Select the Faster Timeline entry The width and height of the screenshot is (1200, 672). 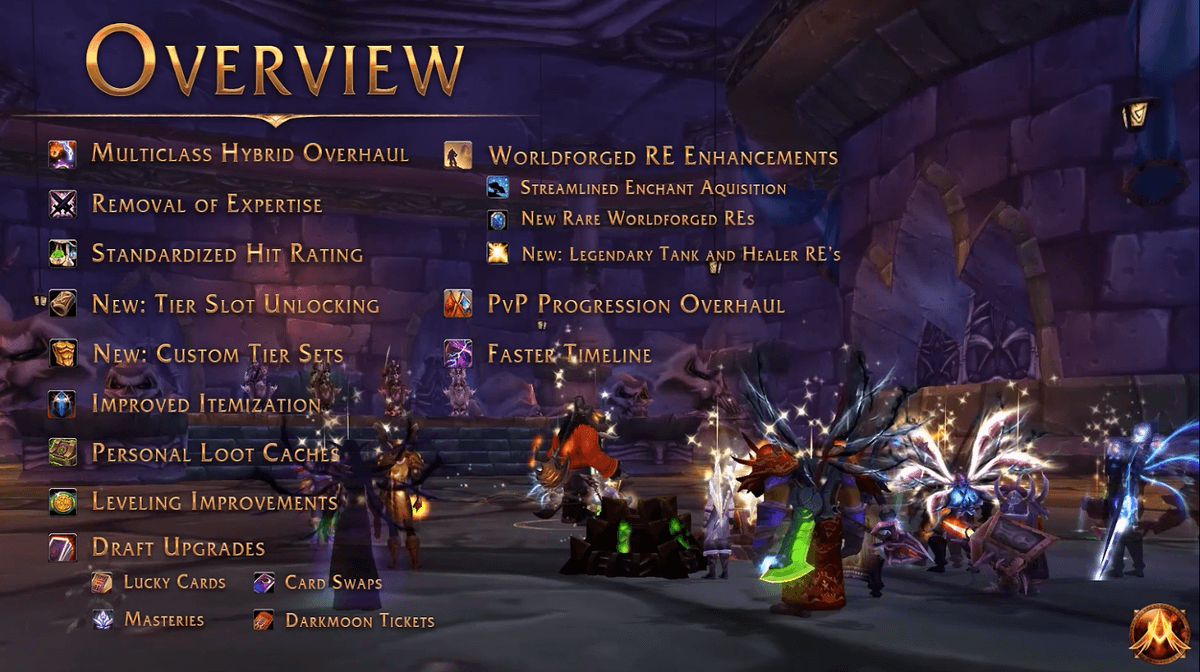pyautogui.click(x=568, y=354)
